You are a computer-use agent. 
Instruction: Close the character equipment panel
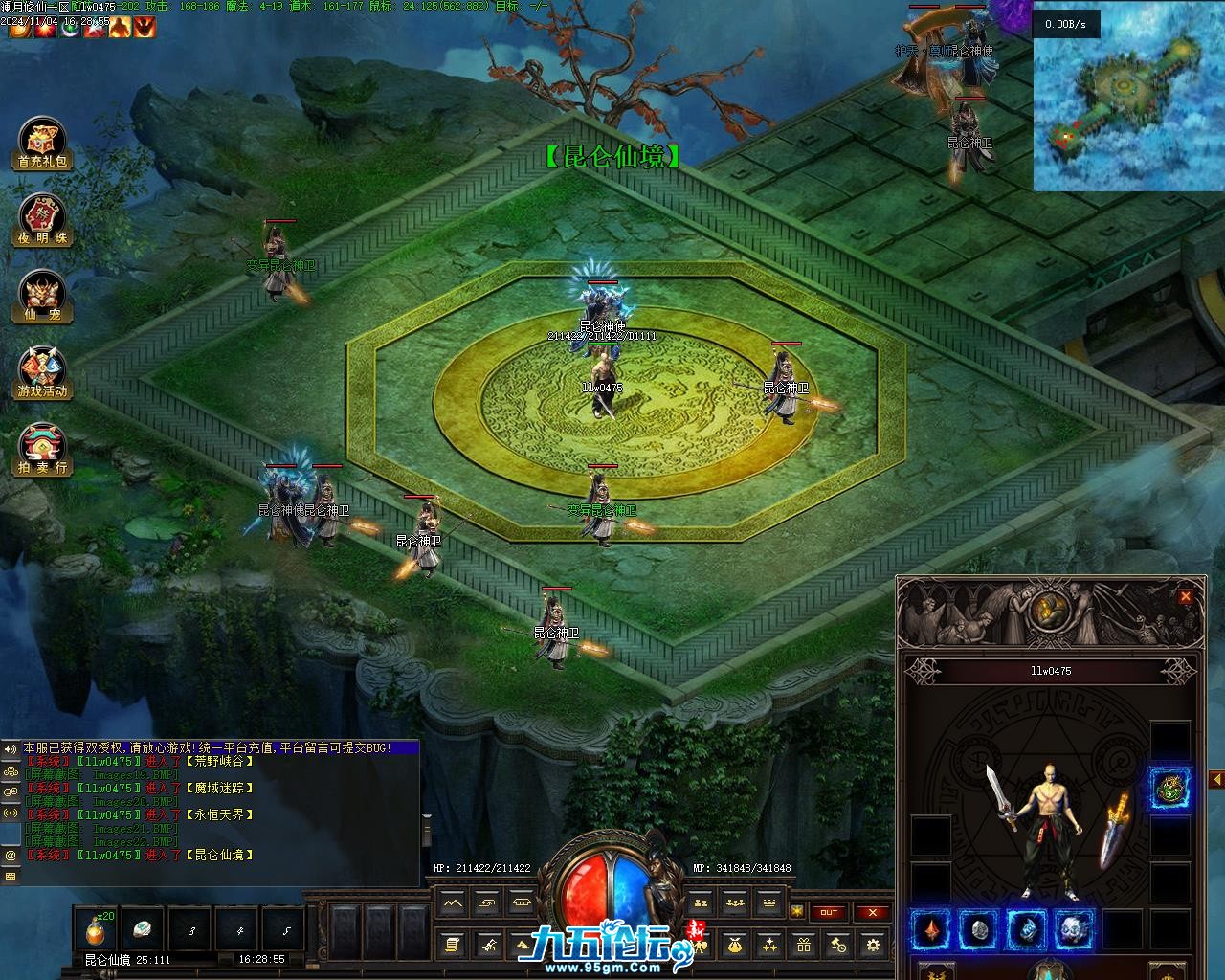(x=1186, y=596)
